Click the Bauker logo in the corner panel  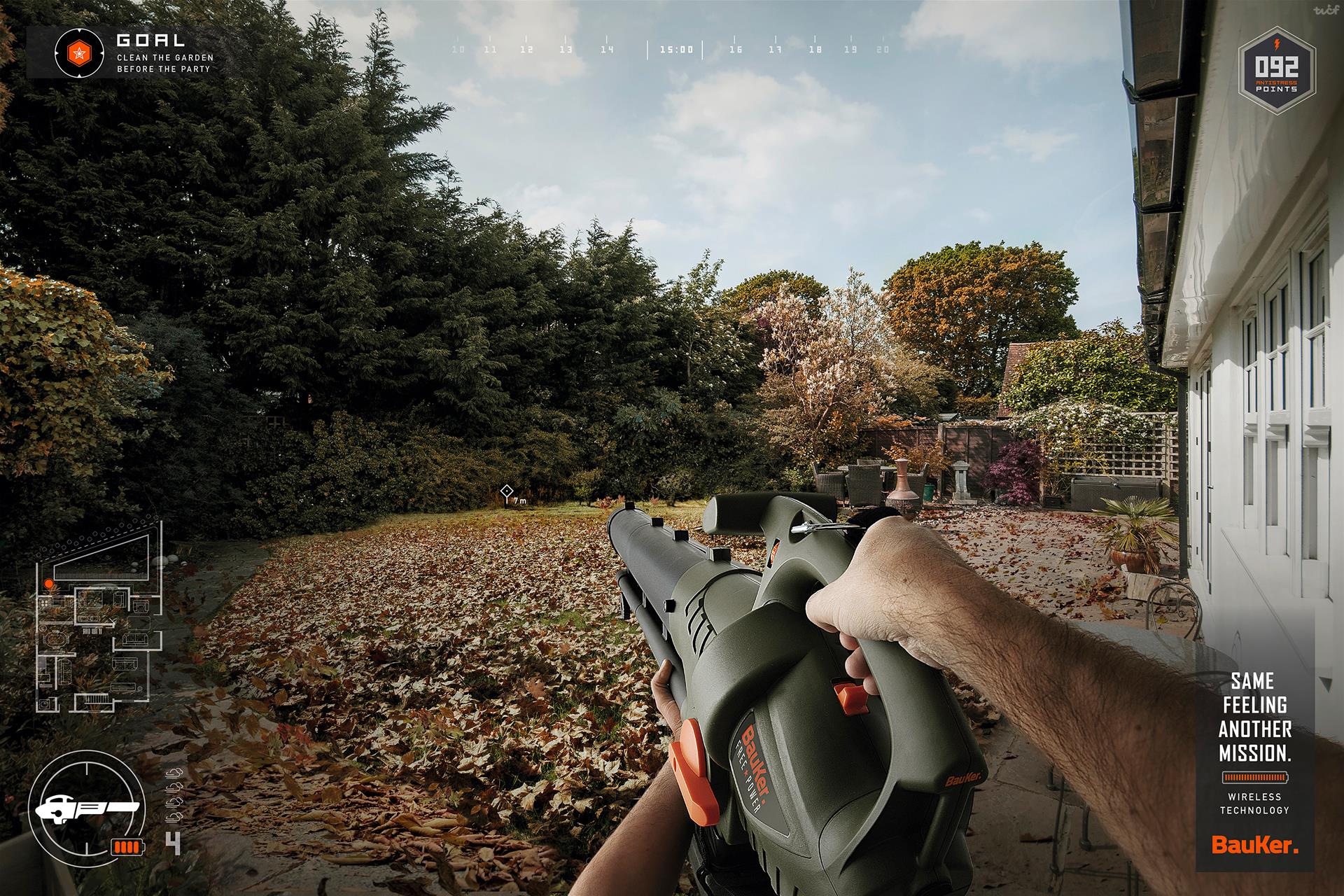1254,846
